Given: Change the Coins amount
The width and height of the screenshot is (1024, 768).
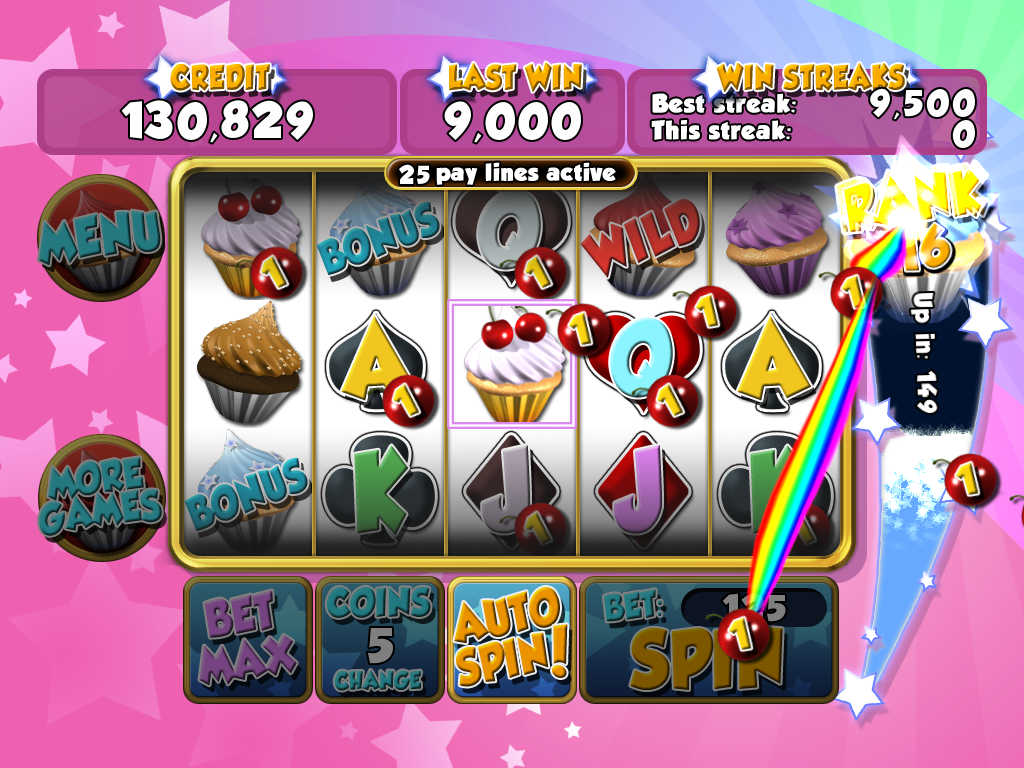Looking at the screenshot, I should tap(379, 639).
